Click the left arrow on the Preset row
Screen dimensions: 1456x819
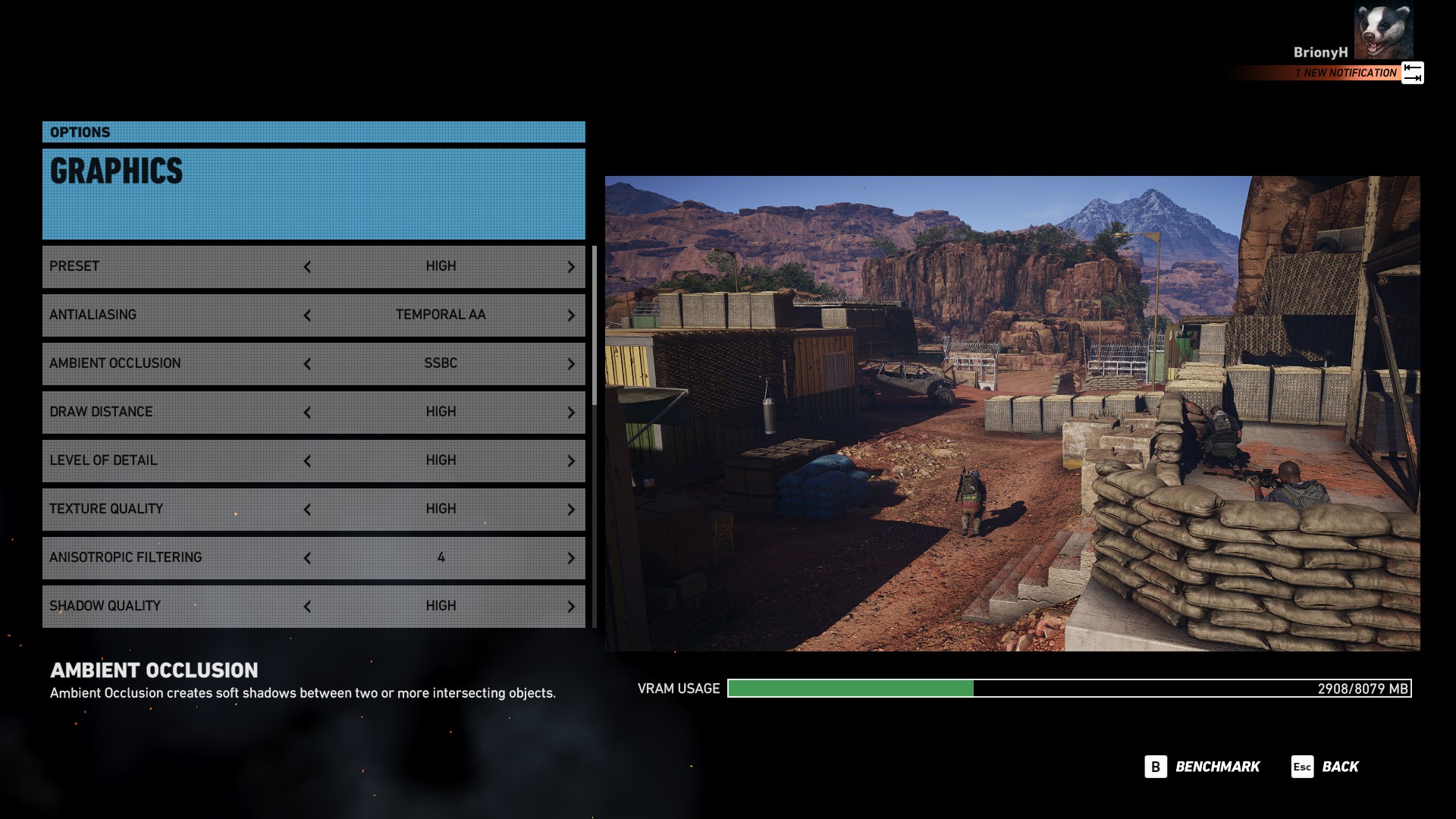point(307,267)
